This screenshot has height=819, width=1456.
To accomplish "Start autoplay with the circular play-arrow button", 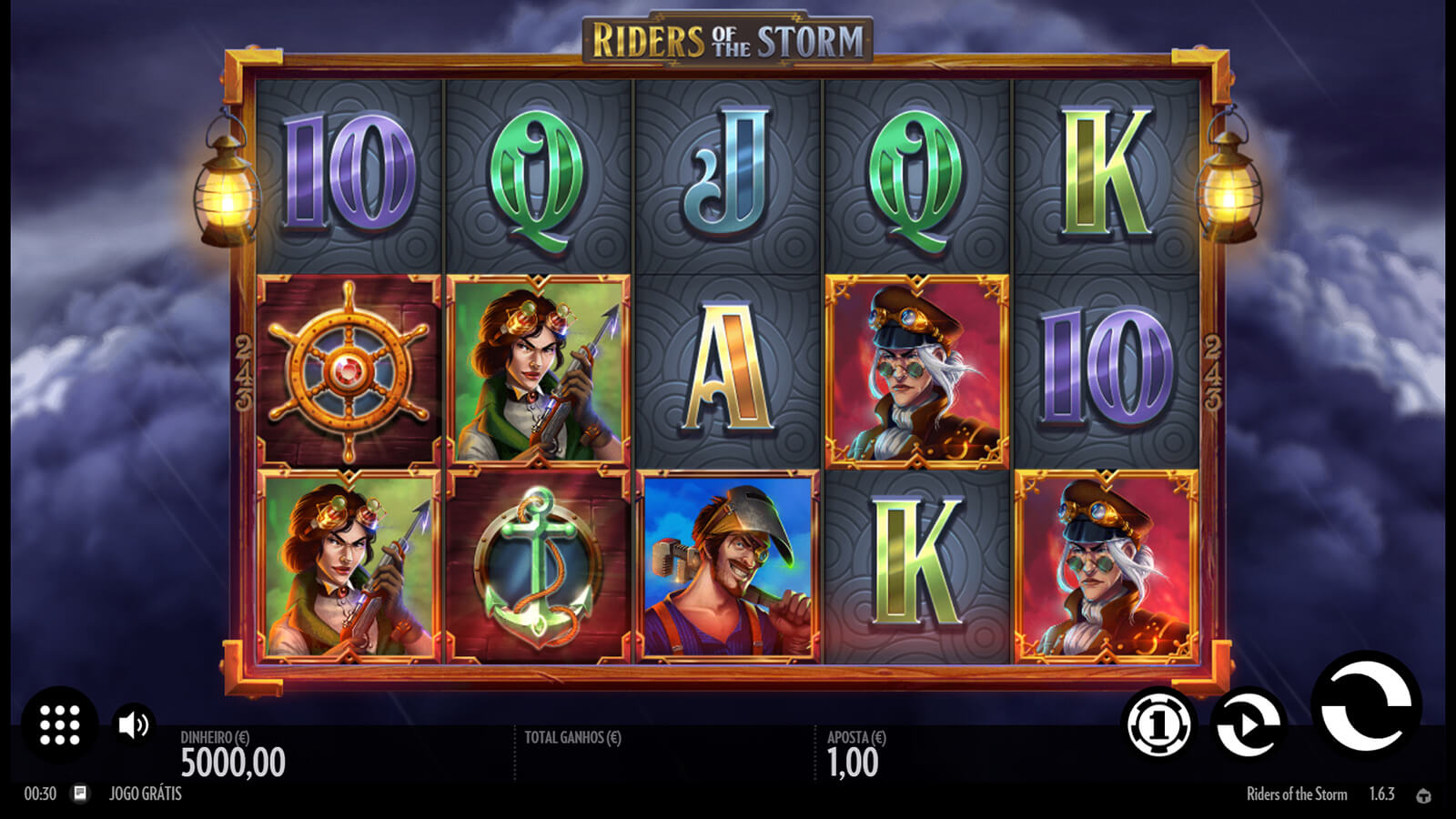I will [x=1248, y=725].
